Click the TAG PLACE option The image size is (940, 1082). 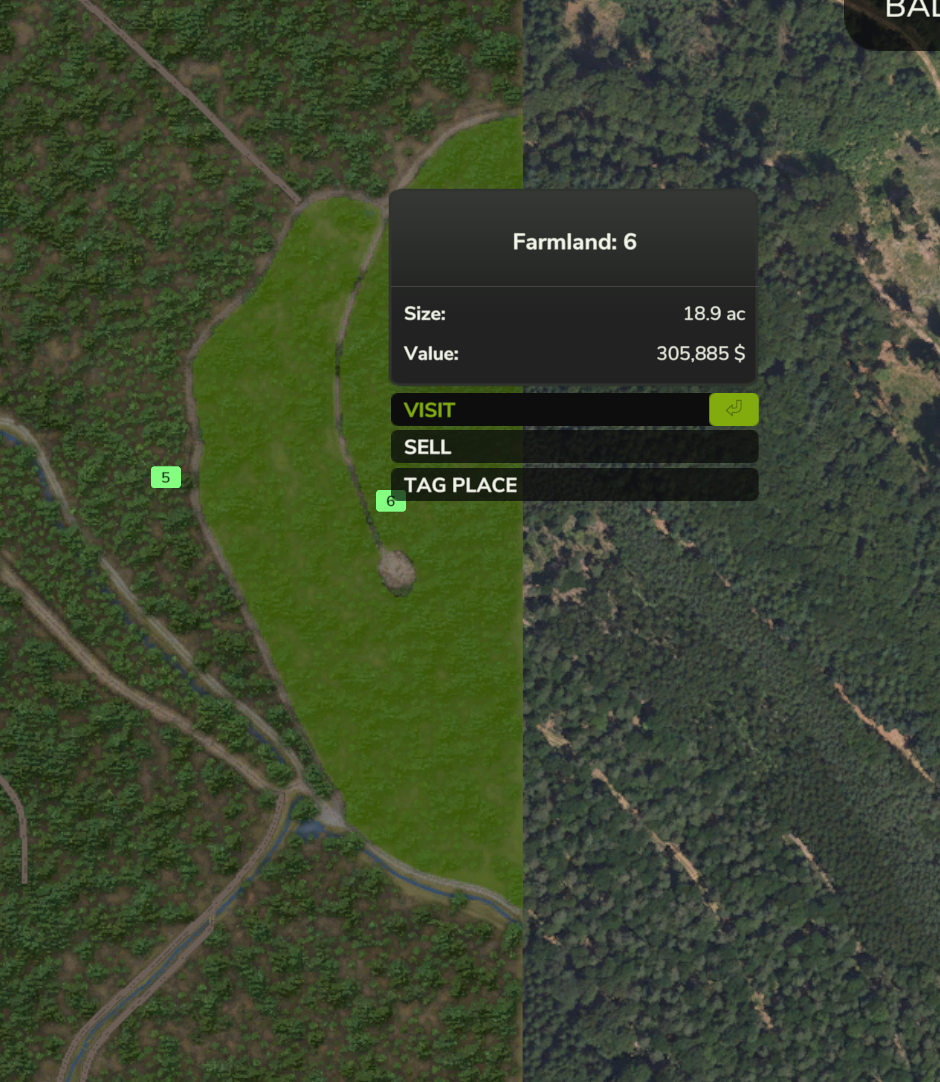(573, 485)
